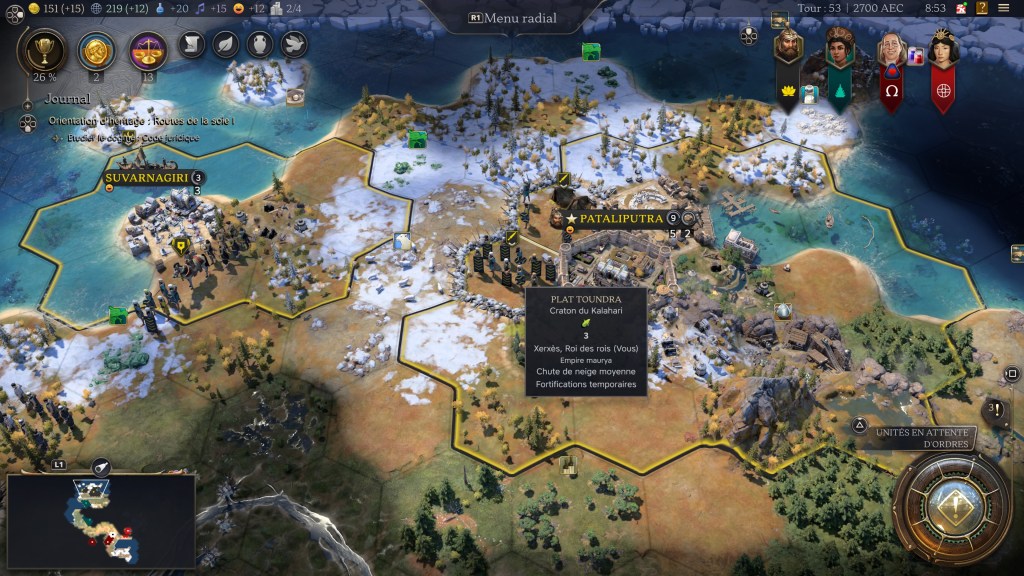This screenshot has height=576, width=1024.
Task: Open the leaf resources icon
Action: [x=226, y=43]
